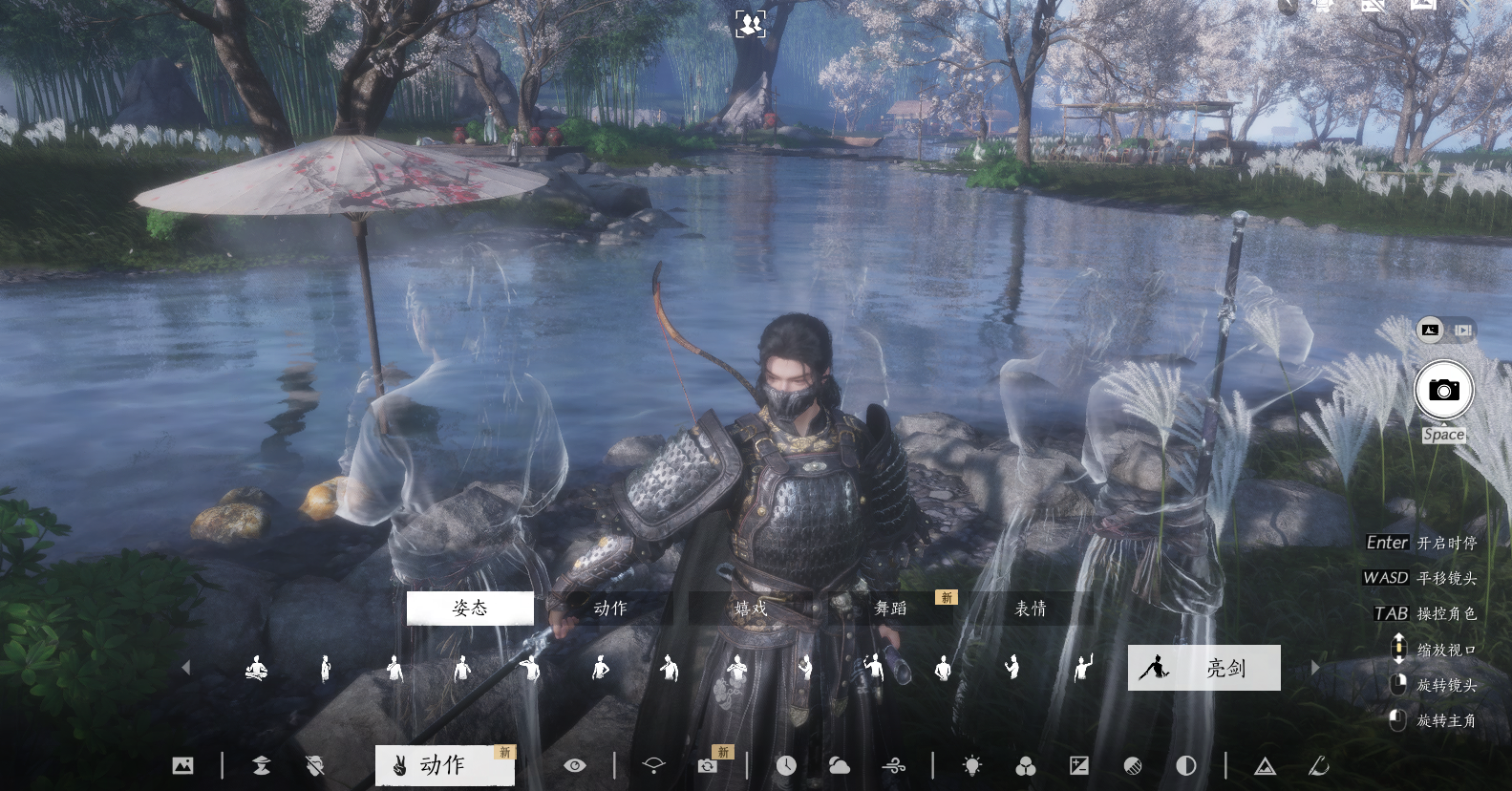Select the seated meditation pose icon
Screen dimensions: 1512x791
(256, 668)
